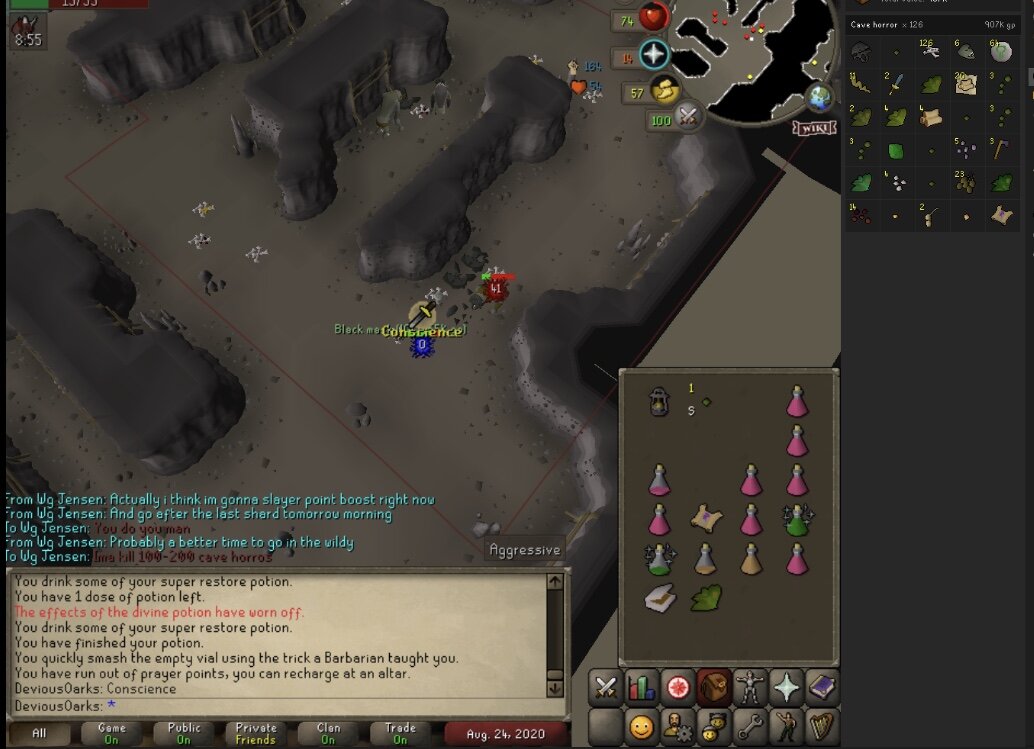Viewport: 1034px width, 749px height.
Task: Select the Public chat filter tab
Action: [183, 733]
